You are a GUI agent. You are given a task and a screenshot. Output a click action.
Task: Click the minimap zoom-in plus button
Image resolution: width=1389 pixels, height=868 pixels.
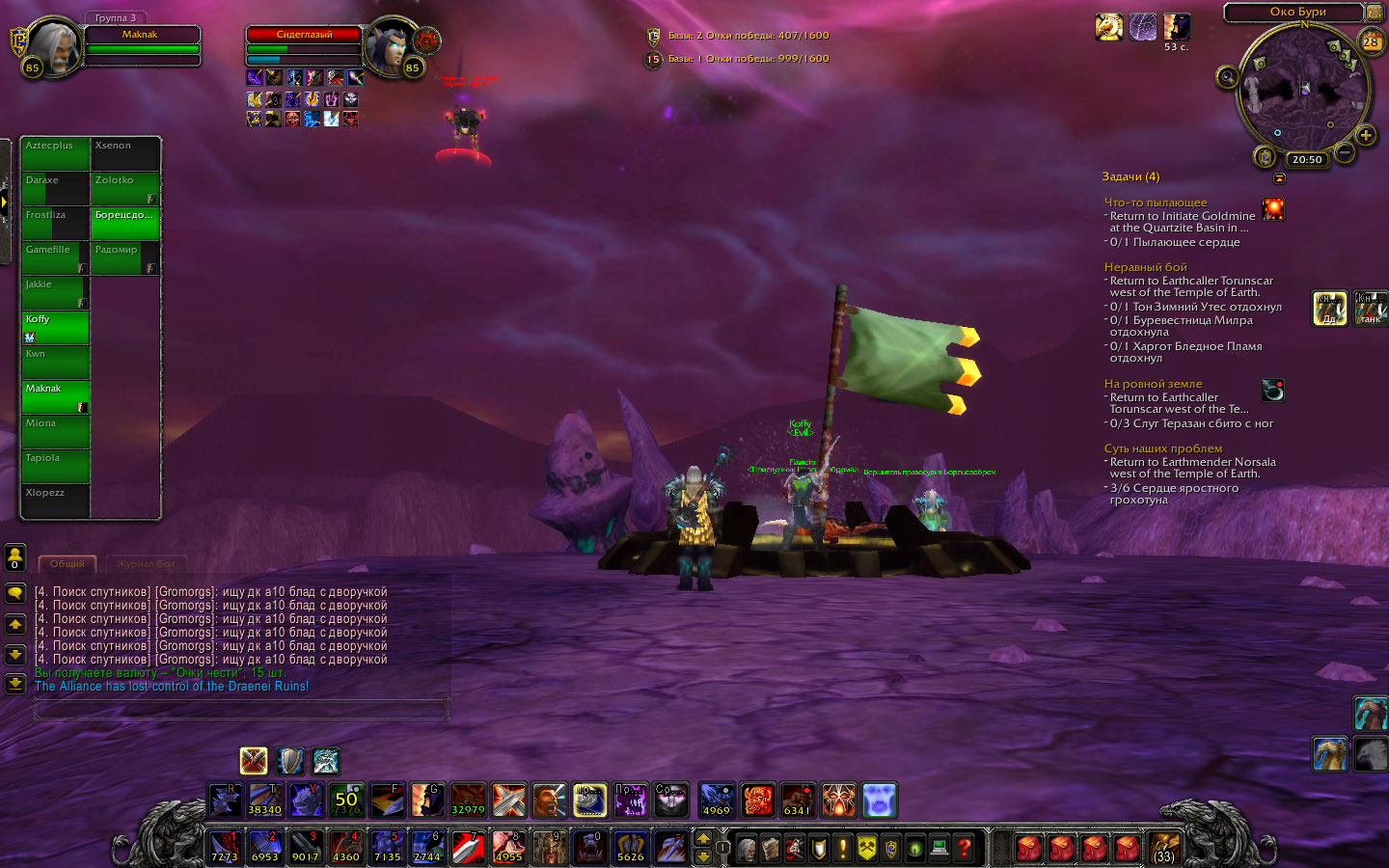pos(1366,135)
